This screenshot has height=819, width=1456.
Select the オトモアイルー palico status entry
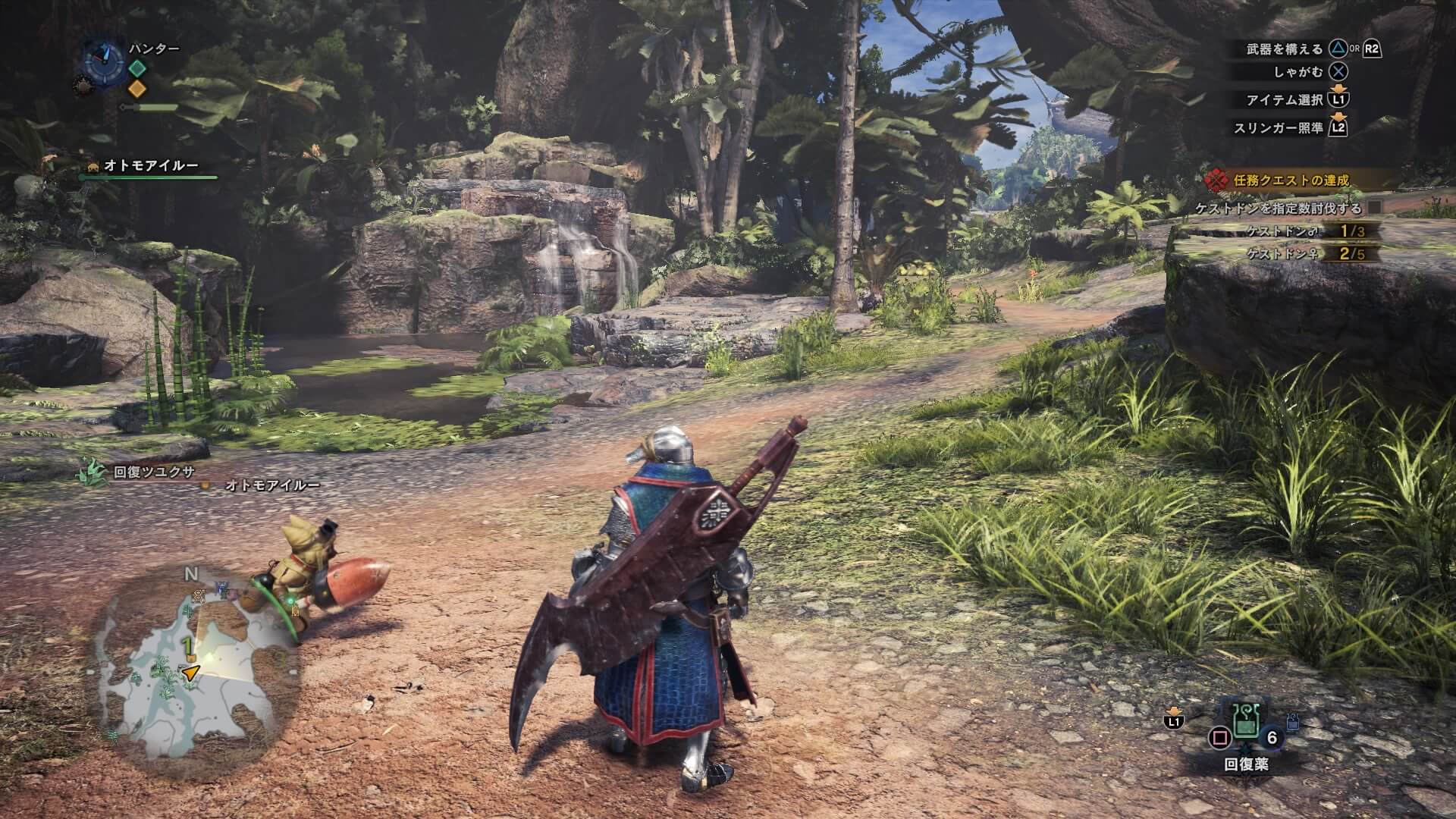(x=150, y=166)
